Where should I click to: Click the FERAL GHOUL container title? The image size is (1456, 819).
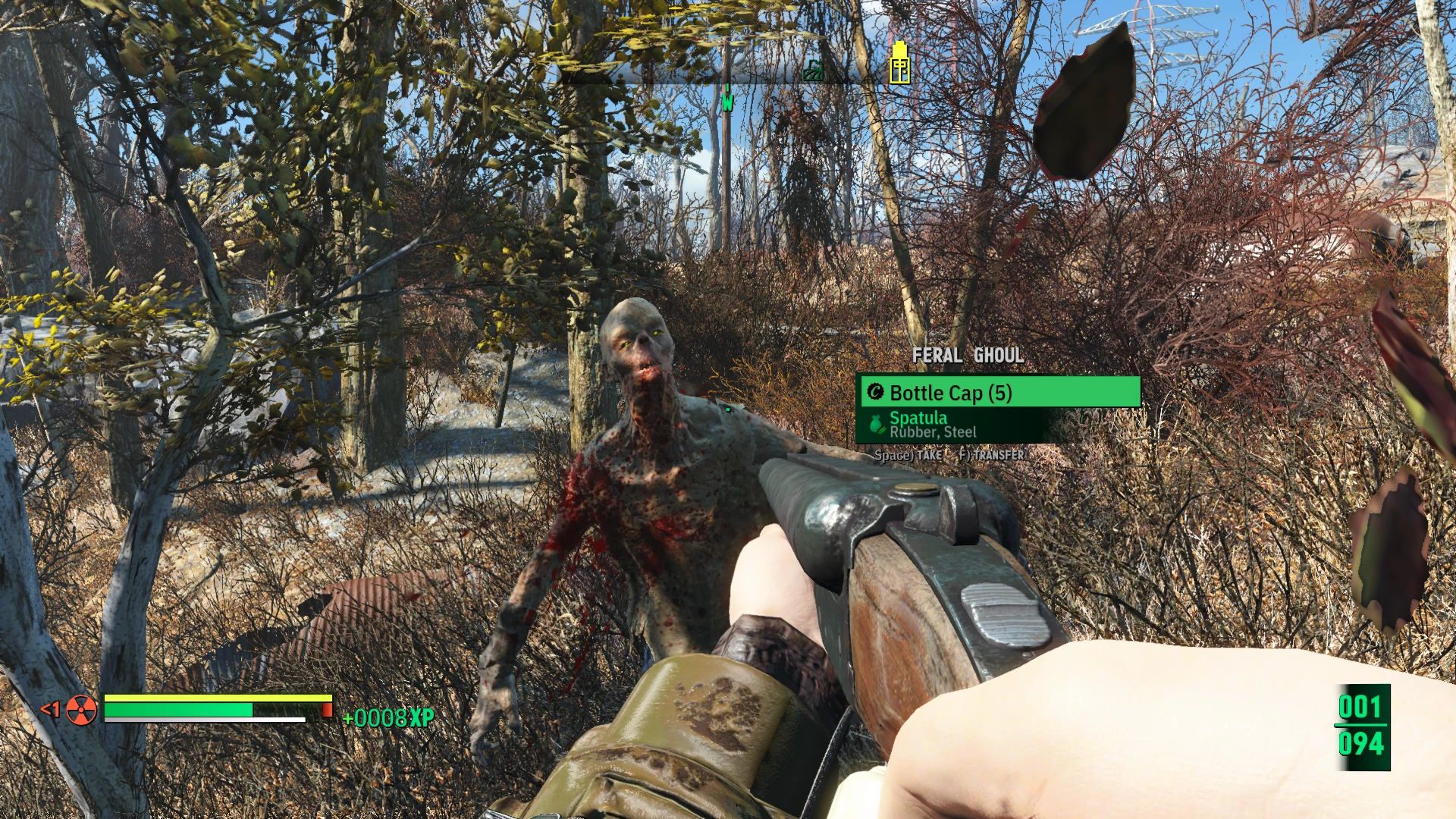(x=968, y=355)
